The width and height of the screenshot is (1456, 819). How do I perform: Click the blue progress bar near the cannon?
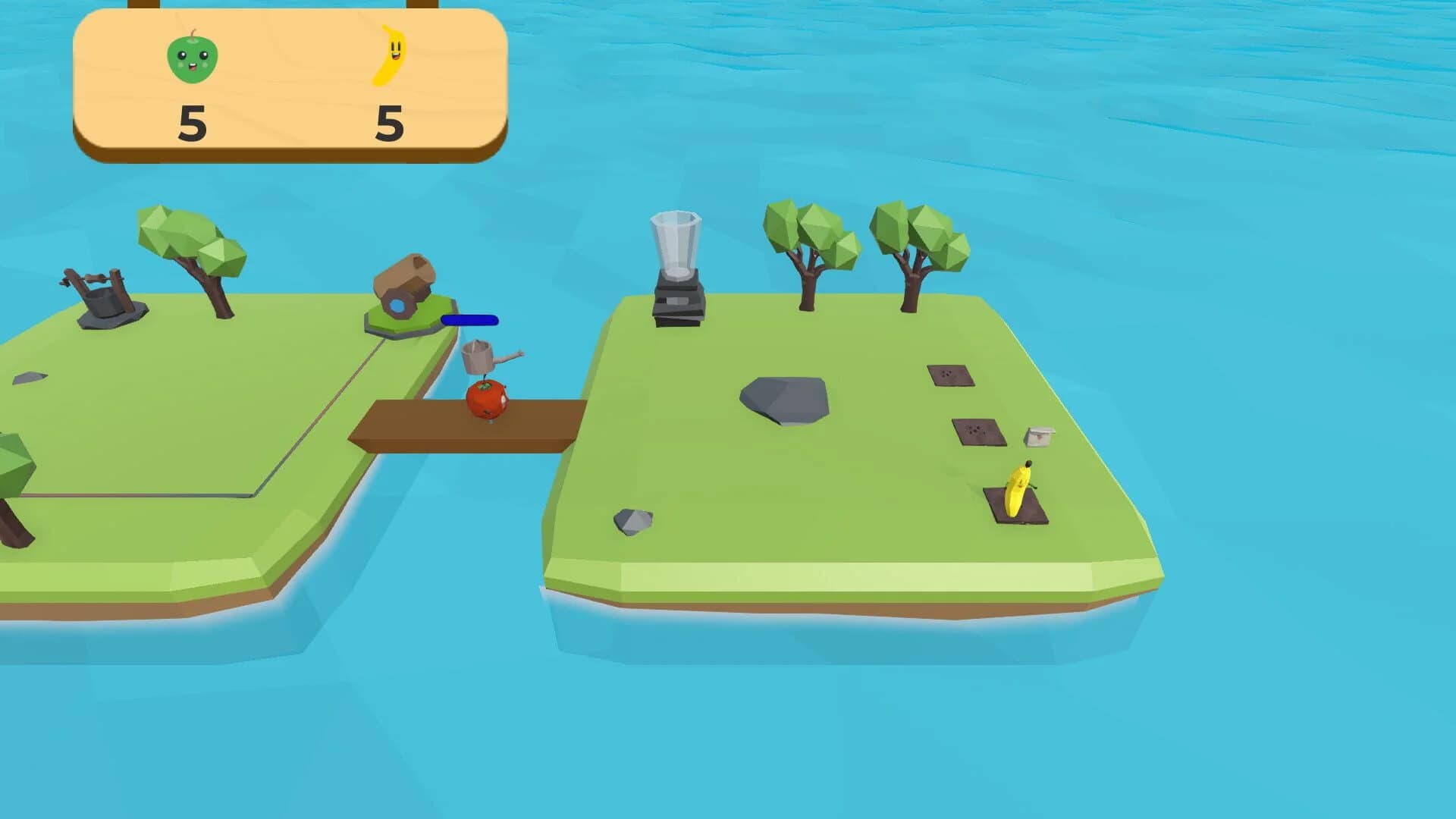(471, 321)
